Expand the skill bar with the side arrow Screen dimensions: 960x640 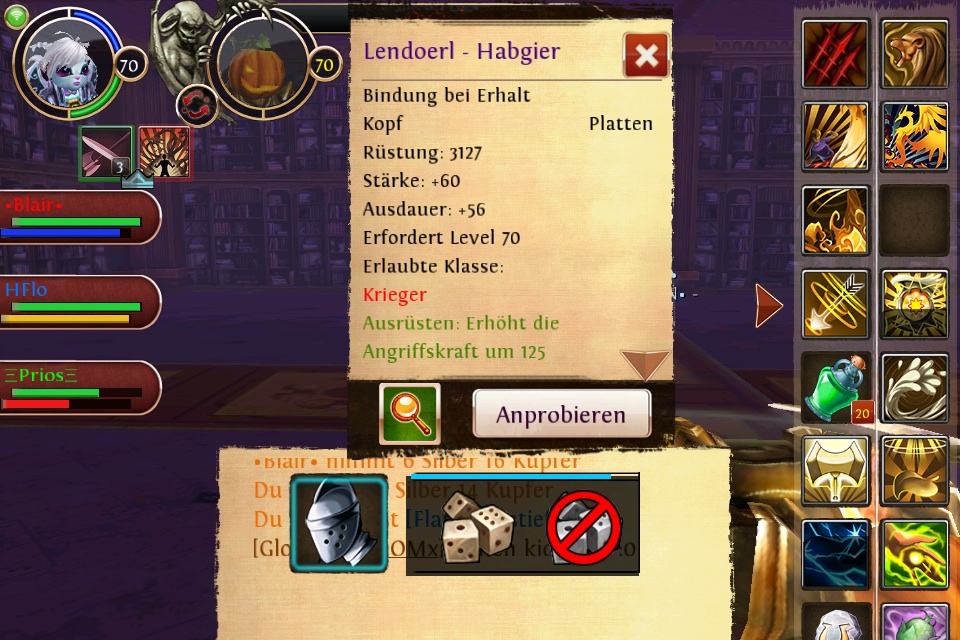click(x=768, y=305)
